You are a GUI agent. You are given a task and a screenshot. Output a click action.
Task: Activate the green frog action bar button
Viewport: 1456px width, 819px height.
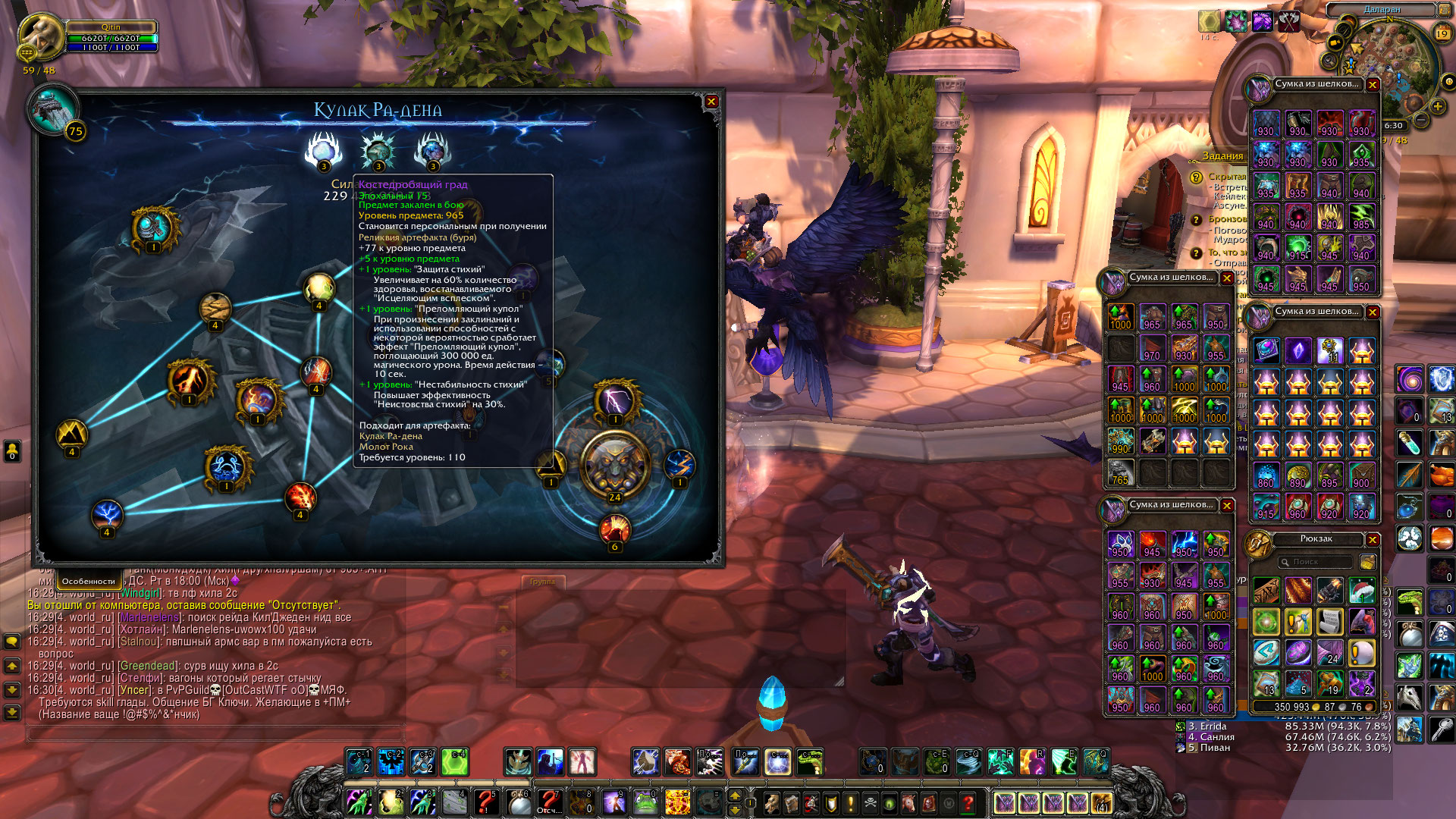click(645, 802)
